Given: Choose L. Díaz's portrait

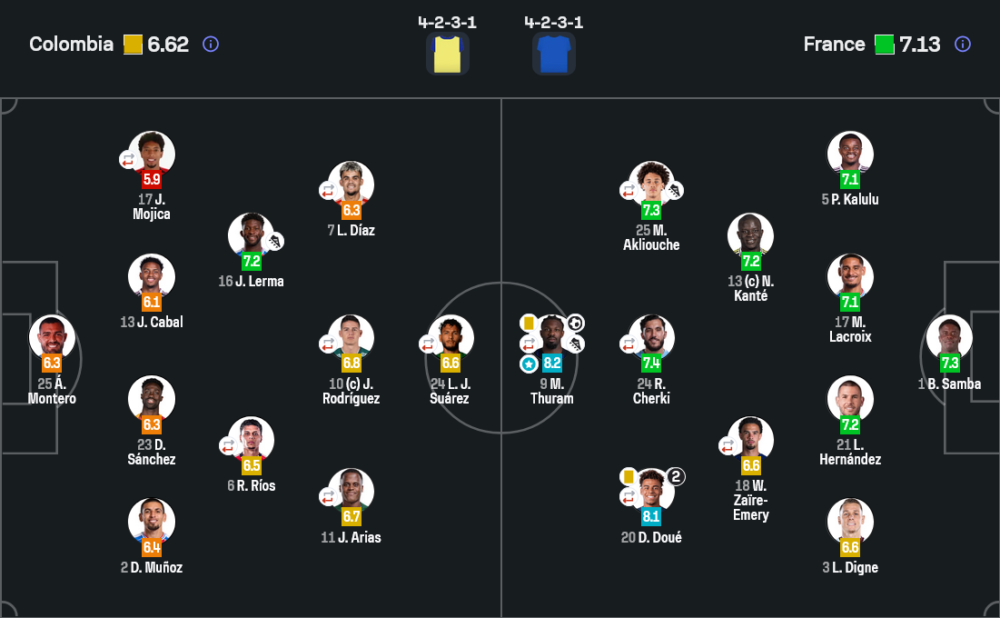Looking at the screenshot, I should click(x=351, y=184).
